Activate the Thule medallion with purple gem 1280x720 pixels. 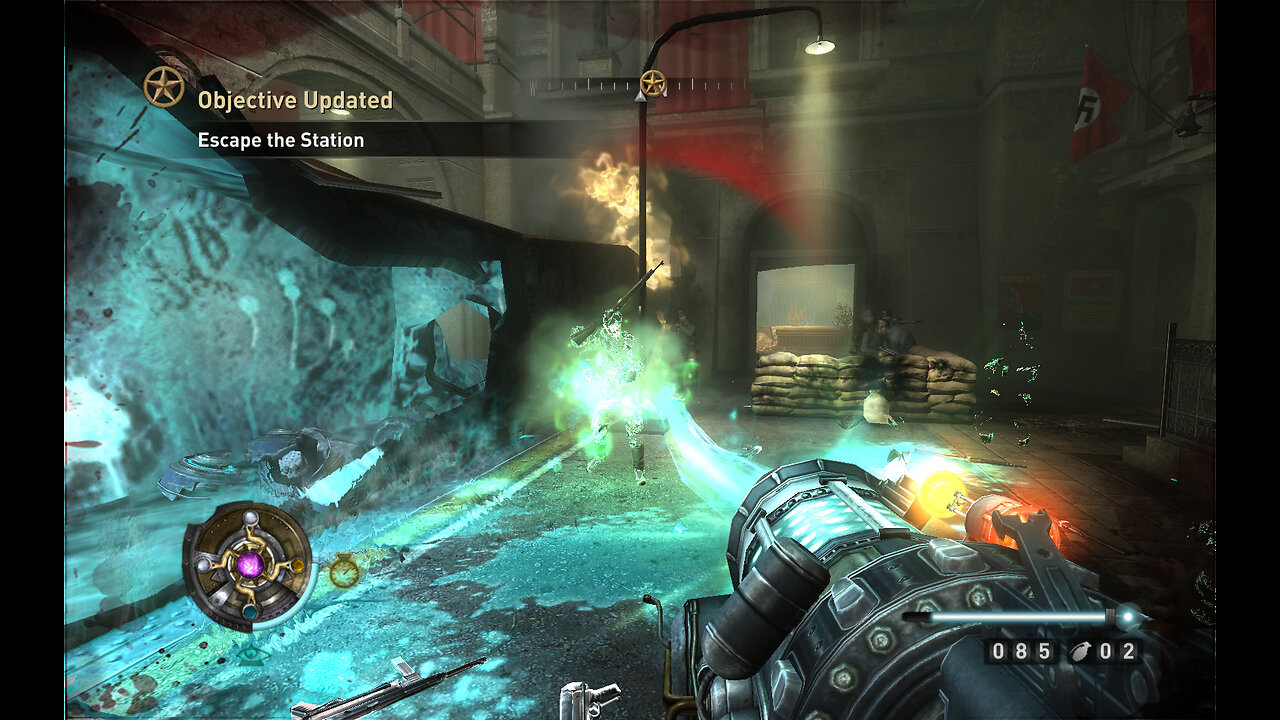coord(249,566)
